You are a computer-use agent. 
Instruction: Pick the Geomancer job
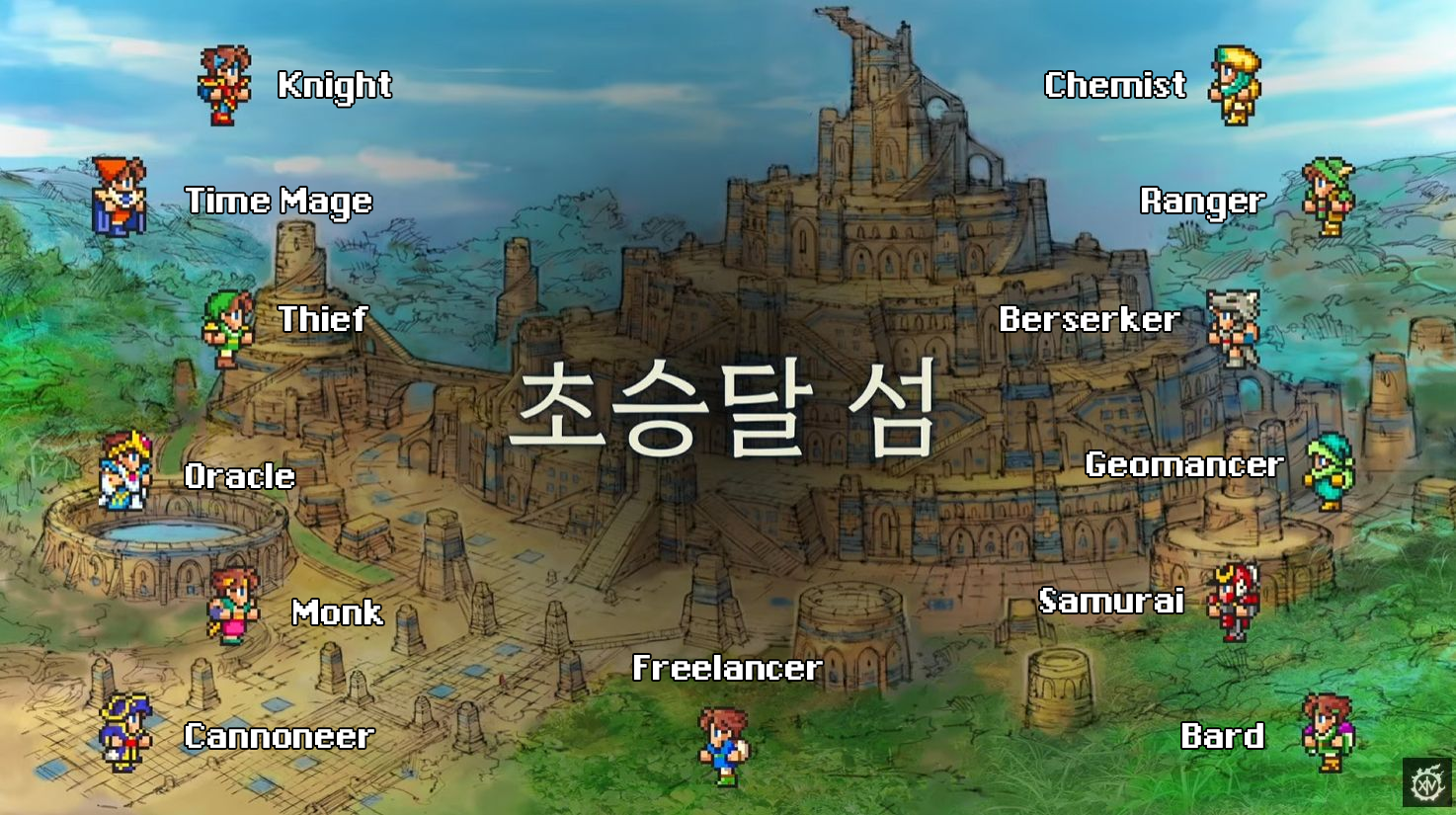click(x=1183, y=464)
